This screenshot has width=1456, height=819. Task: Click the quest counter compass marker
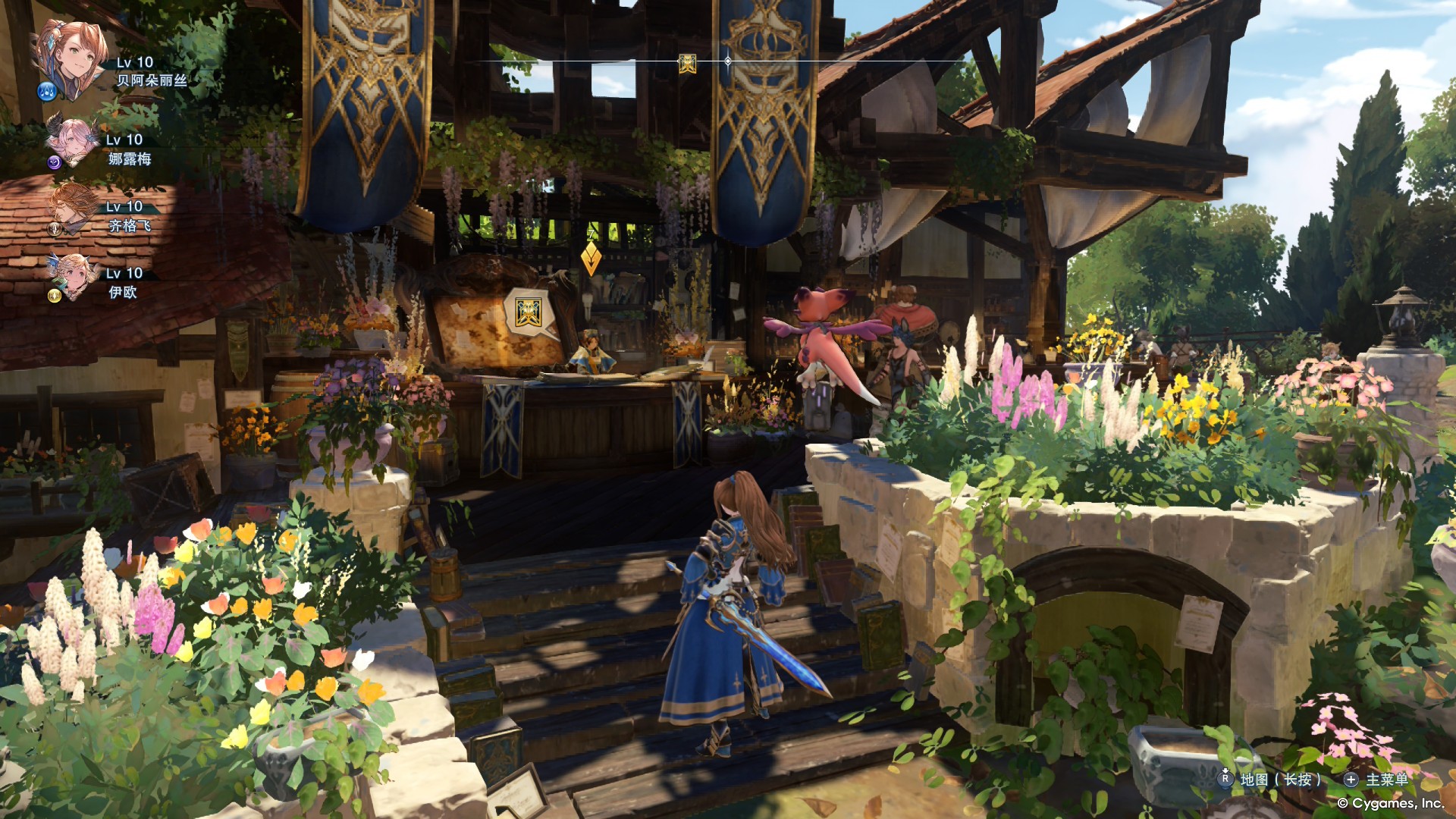687,64
